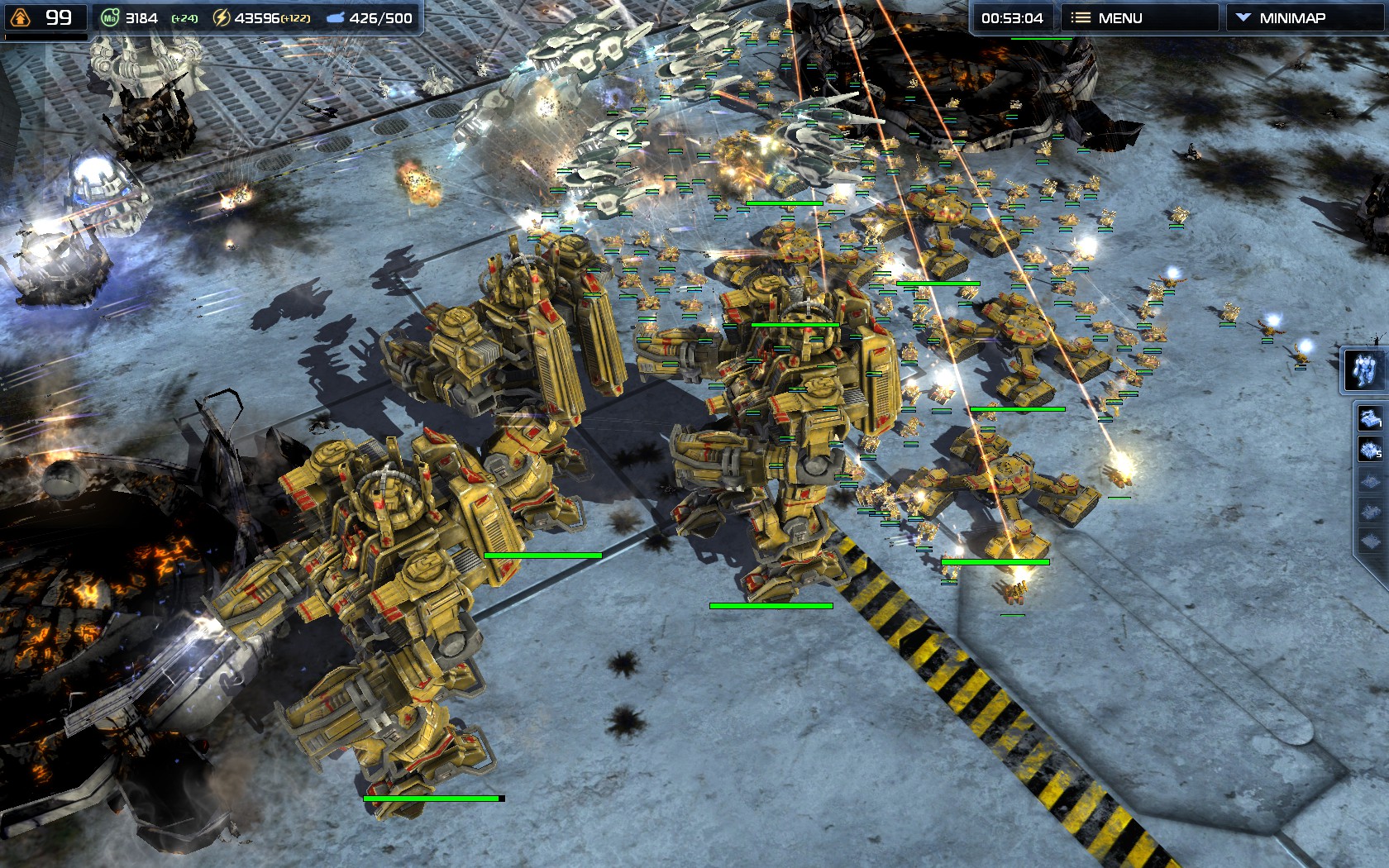Select the structure icon marked 5 in side panel
Viewport: 1389px width, 868px height.
click(x=1369, y=447)
